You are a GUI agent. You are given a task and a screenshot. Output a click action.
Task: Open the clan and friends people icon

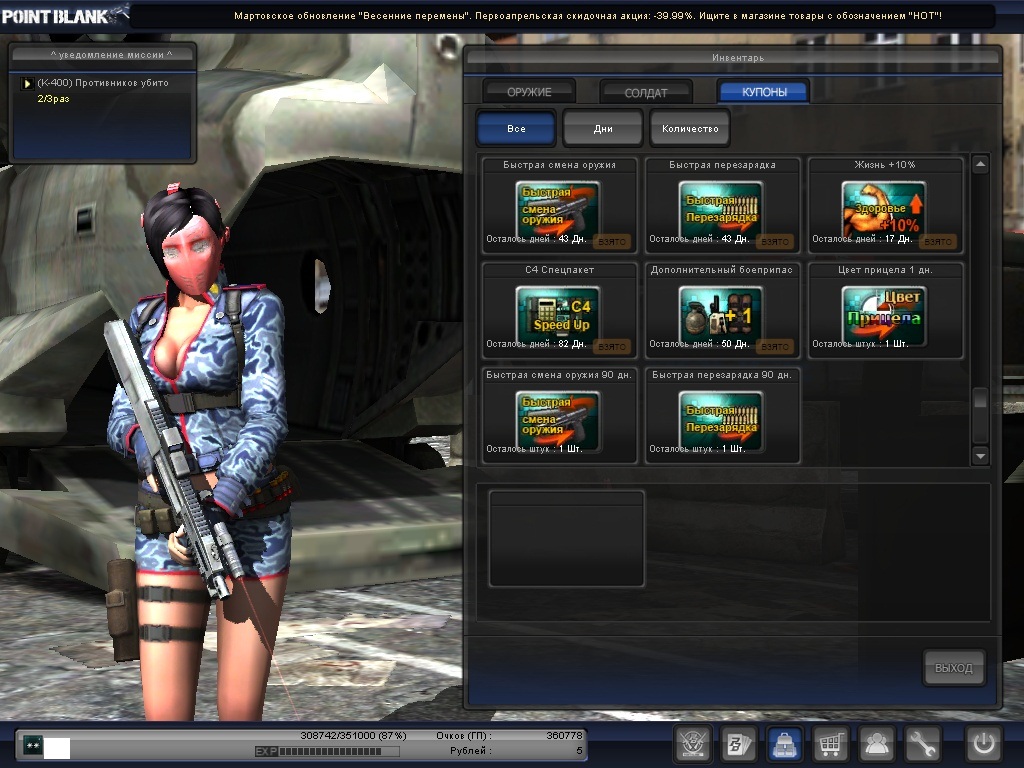click(x=877, y=744)
